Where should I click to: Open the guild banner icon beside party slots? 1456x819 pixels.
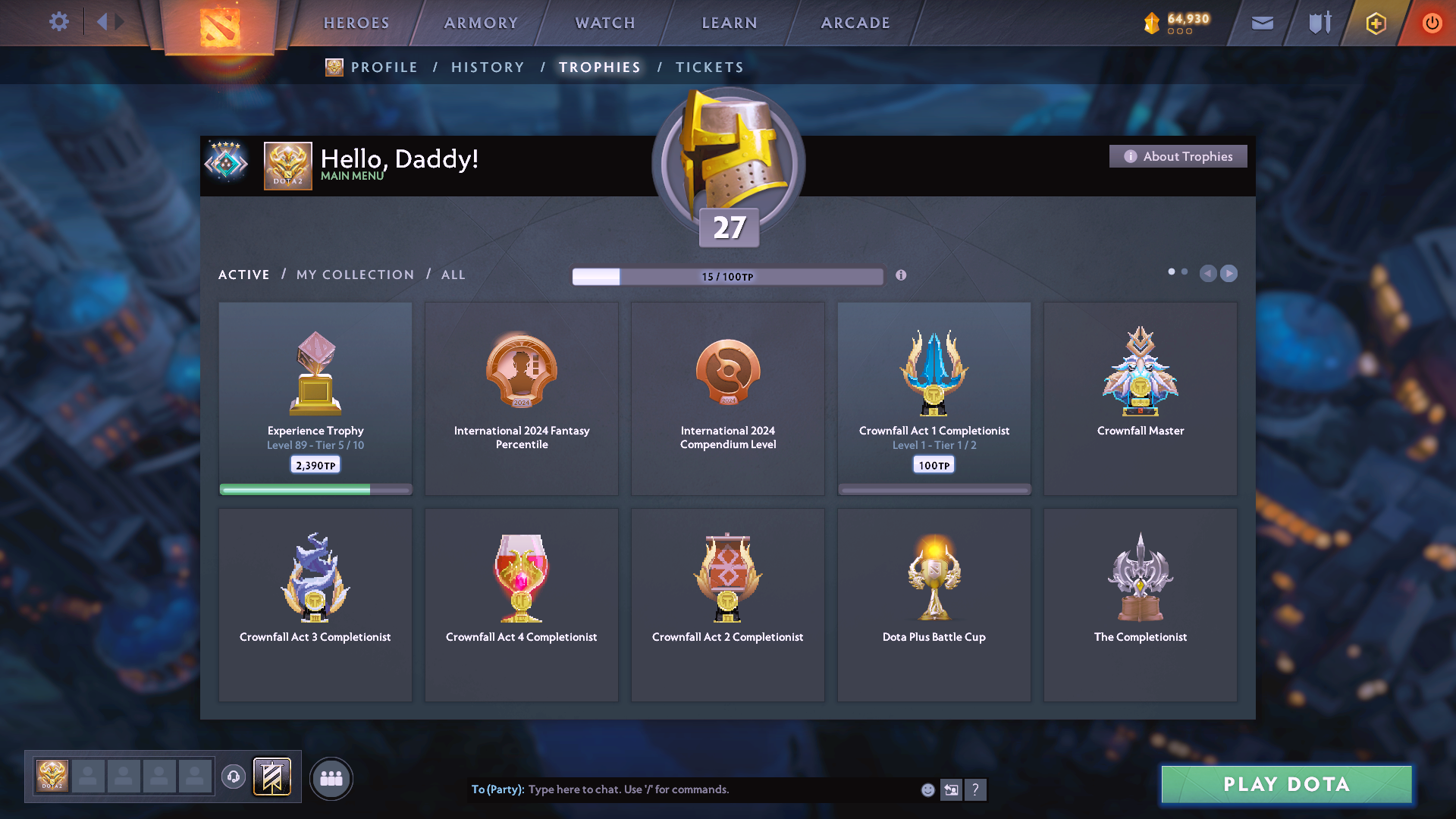coord(271,777)
